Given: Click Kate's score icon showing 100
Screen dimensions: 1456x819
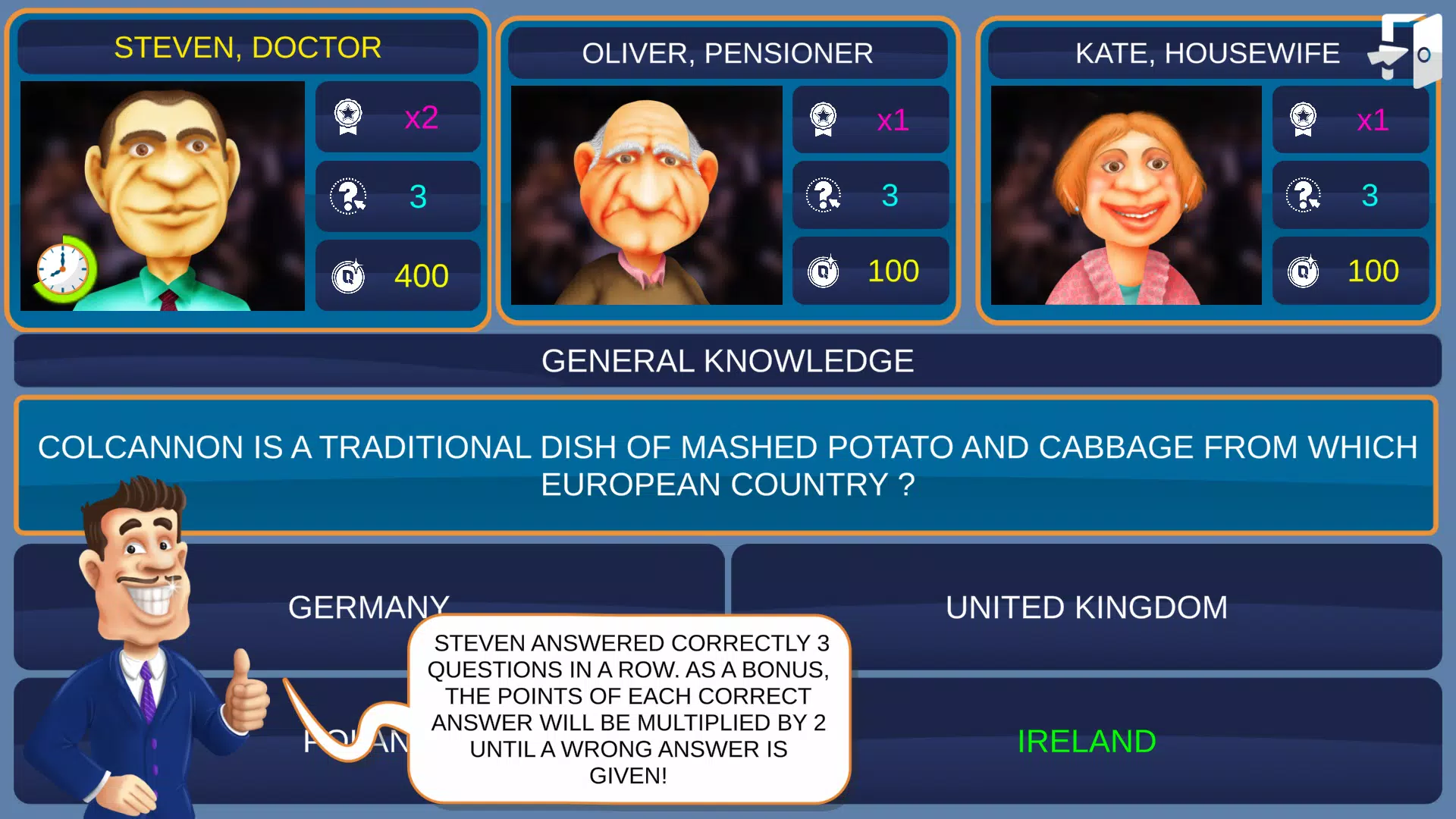Looking at the screenshot, I should click(1303, 271).
